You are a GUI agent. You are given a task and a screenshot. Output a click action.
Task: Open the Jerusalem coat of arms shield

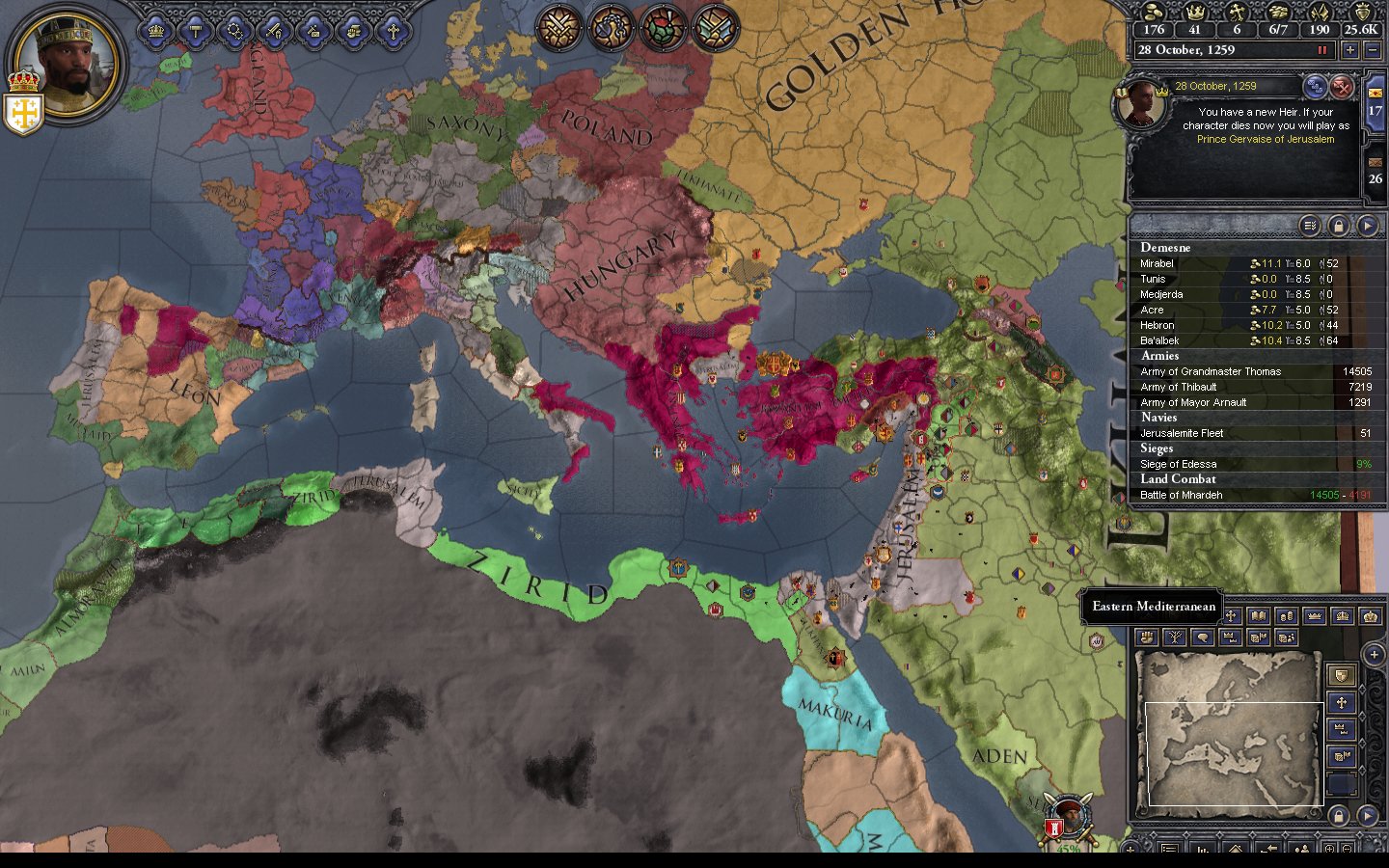[x=22, y=113]
